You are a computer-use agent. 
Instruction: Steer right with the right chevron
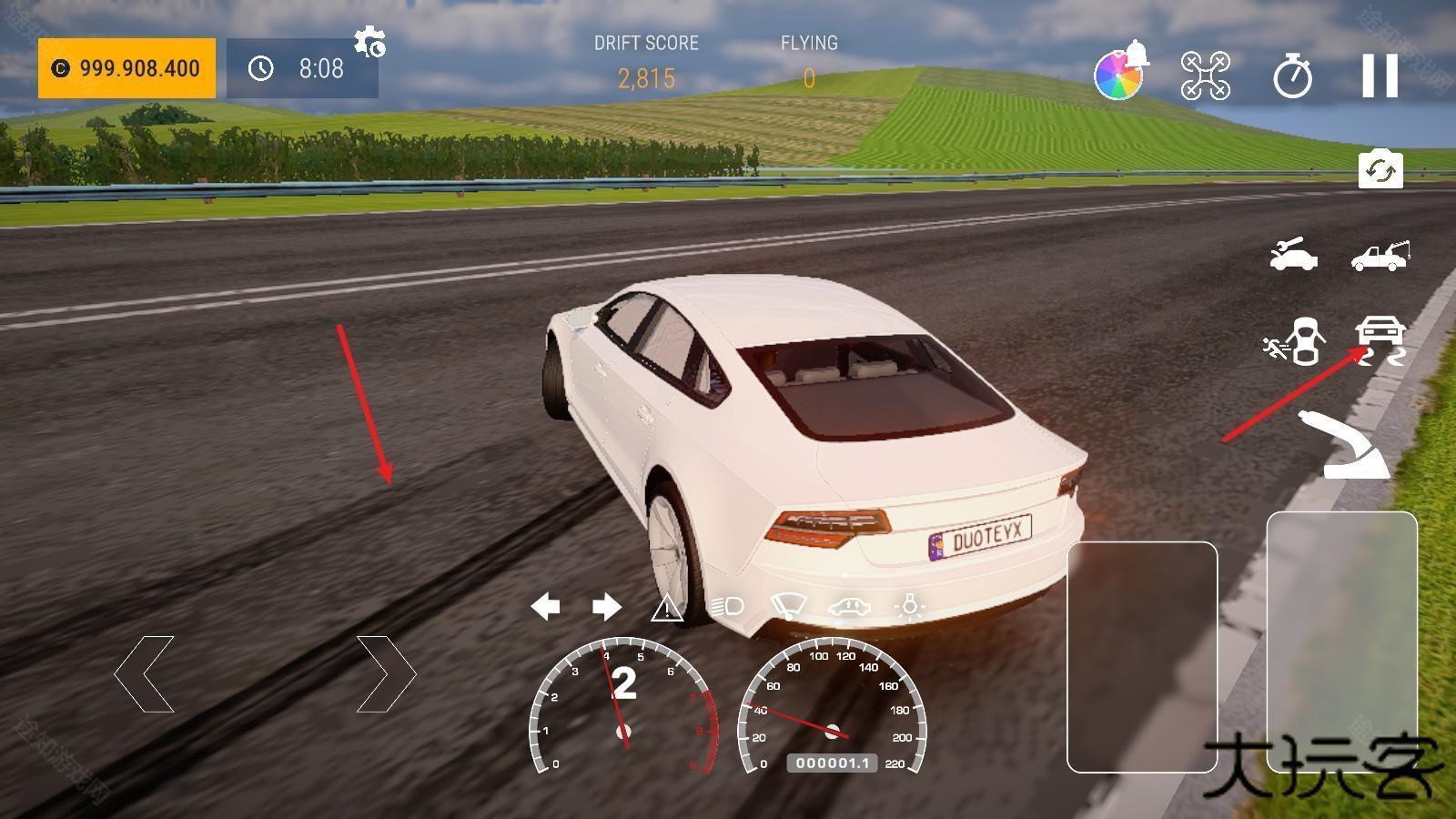point(386,674)
